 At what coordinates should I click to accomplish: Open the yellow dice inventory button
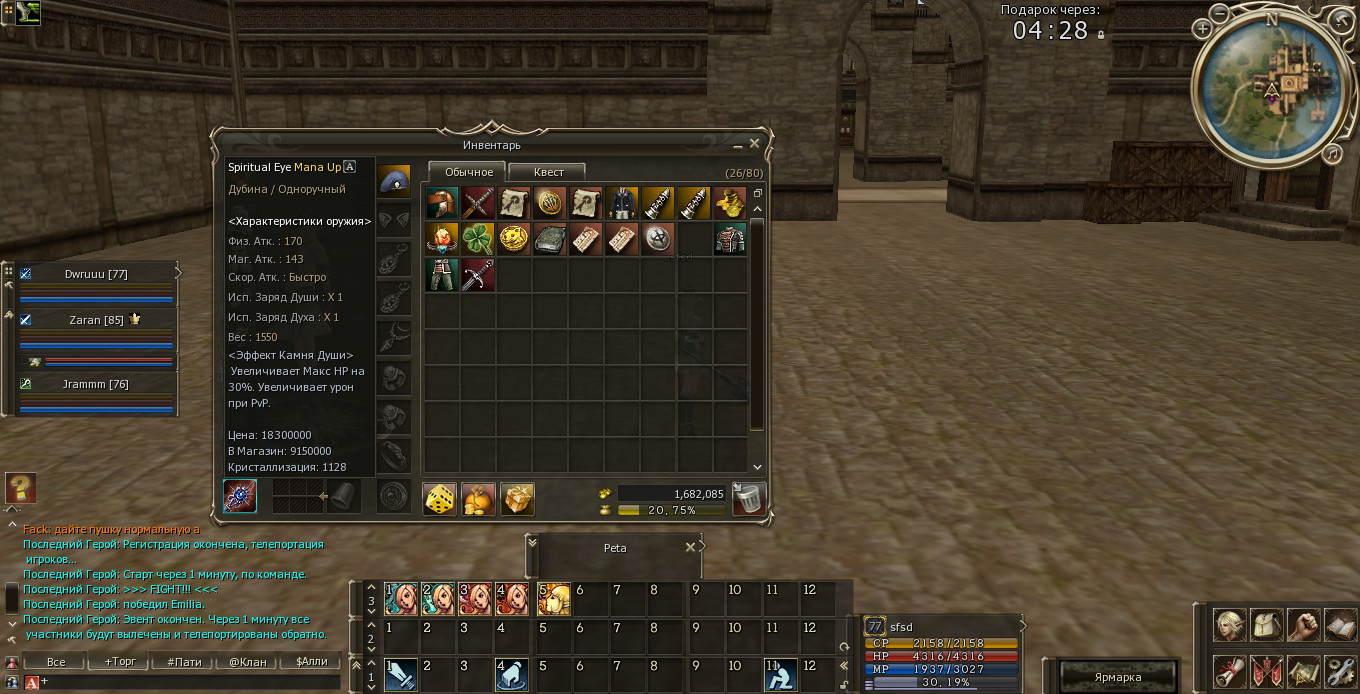pos(440,498)
